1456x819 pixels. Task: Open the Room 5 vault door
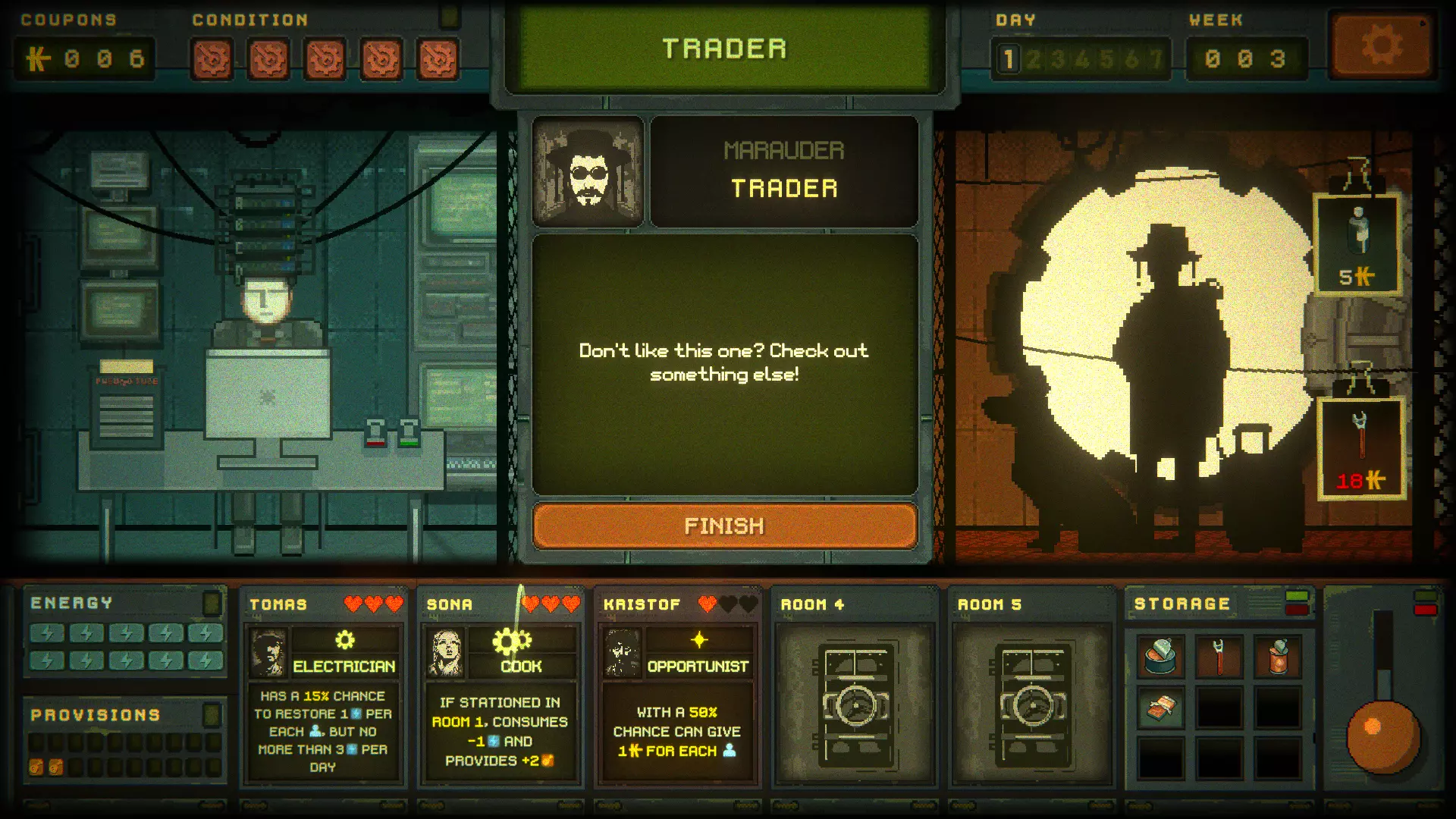[x=1031, y=705]
